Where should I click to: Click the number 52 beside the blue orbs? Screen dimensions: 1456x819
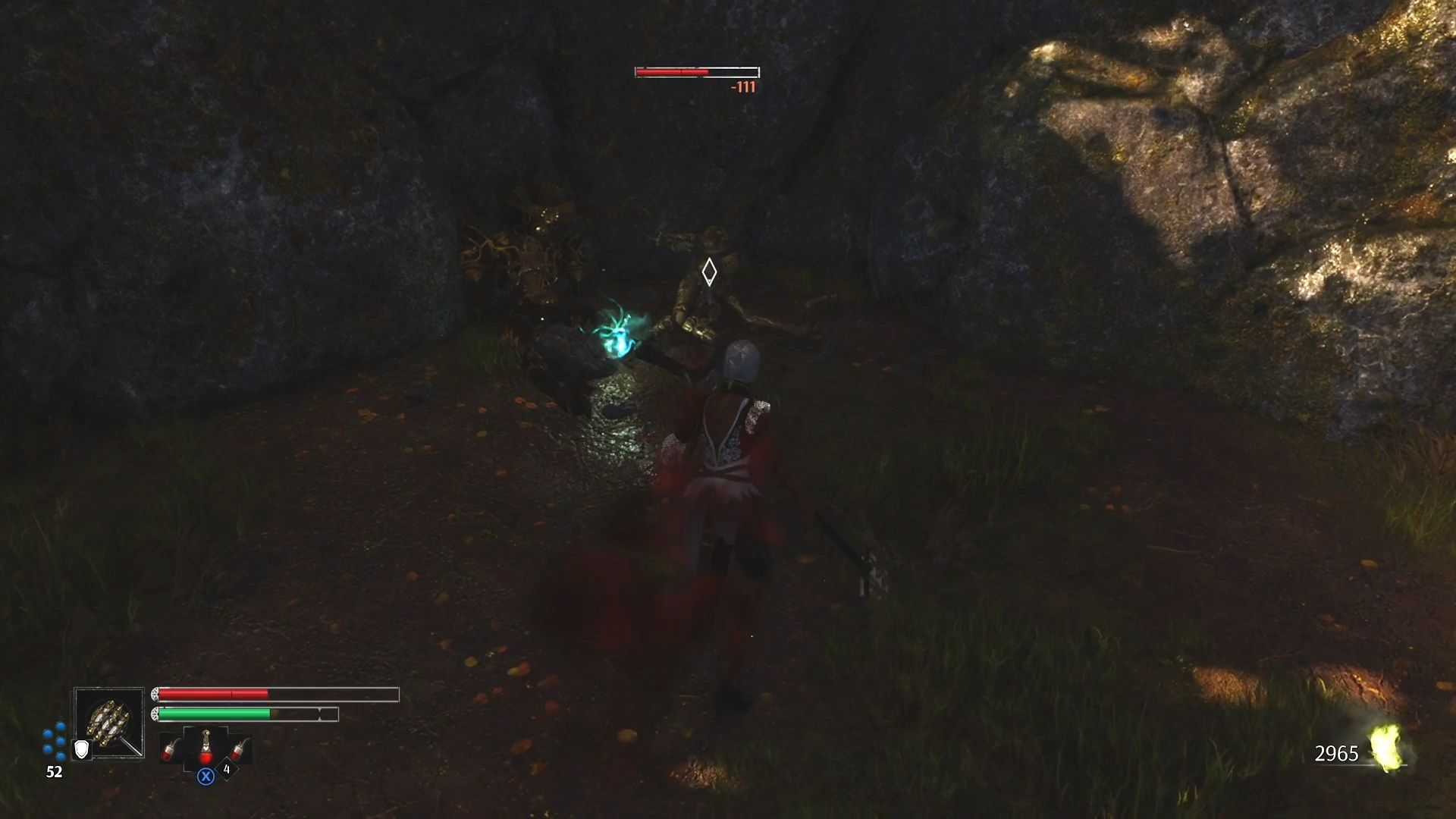[54, 770]
